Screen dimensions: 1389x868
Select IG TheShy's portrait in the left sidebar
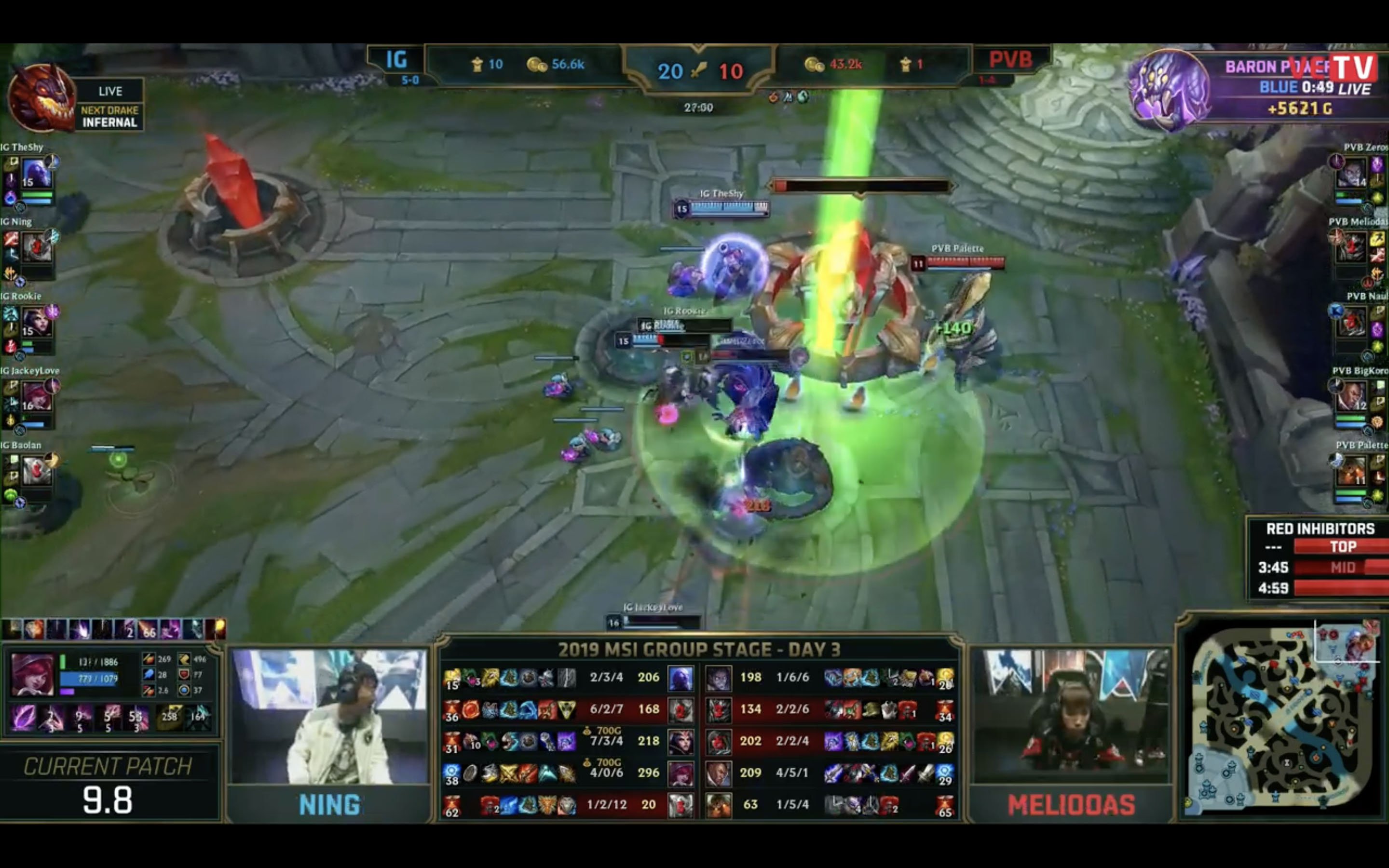[36, 173]
